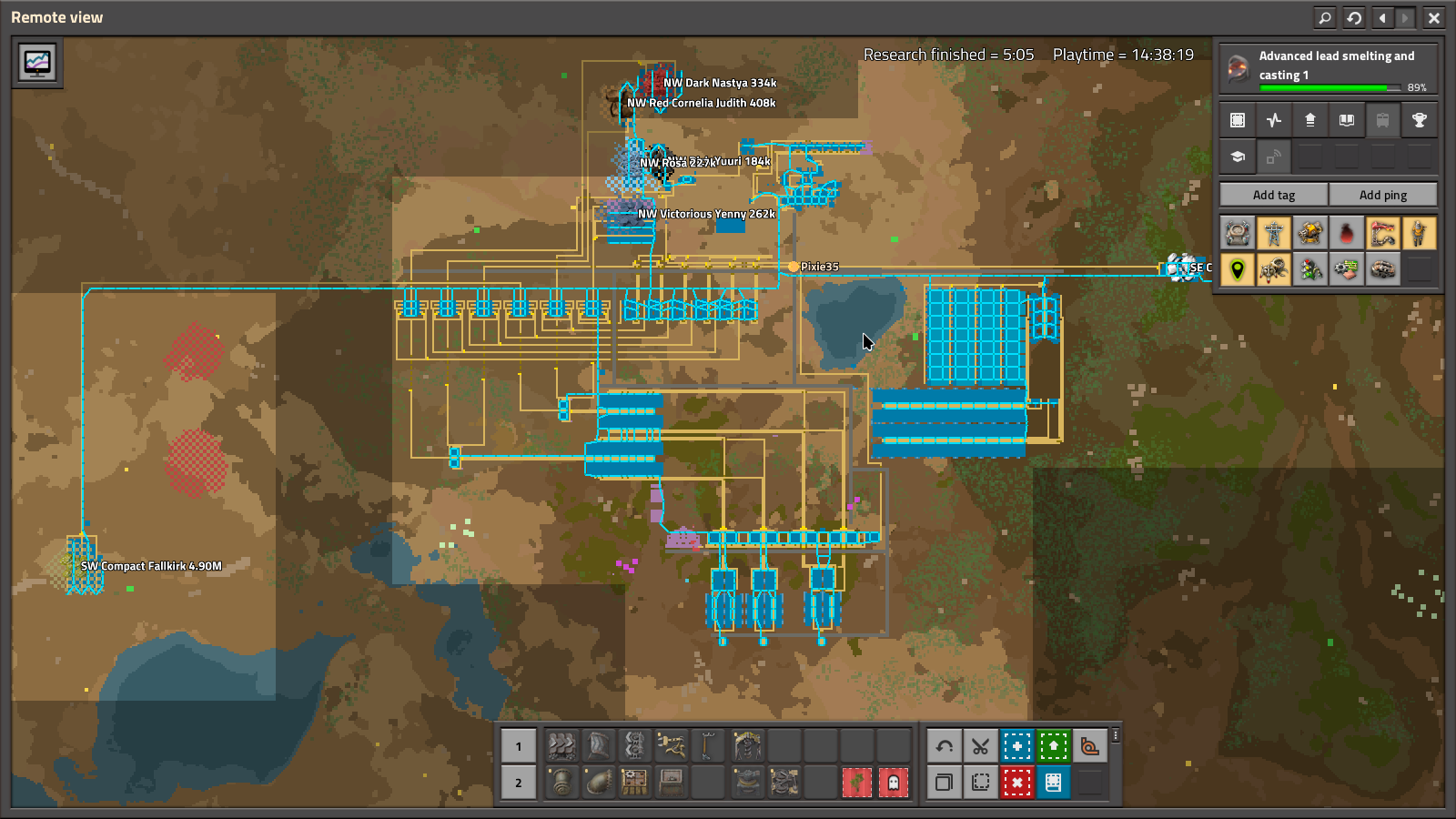Open the train overview wagon icon
The width and height of the screenshot is (1456, 819).
(x=1383, y=119)
